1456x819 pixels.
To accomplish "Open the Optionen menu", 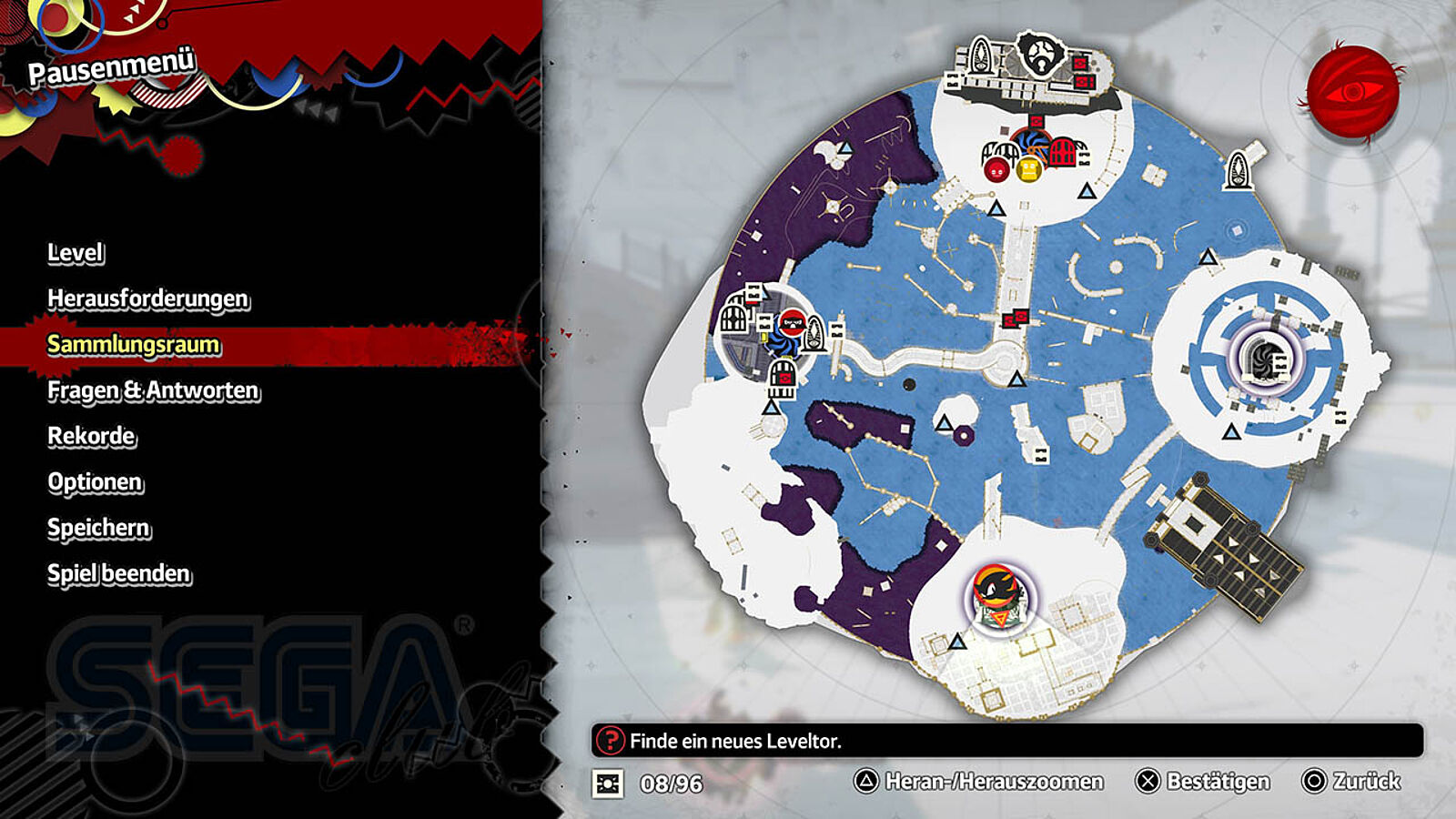I will point(95,482).
